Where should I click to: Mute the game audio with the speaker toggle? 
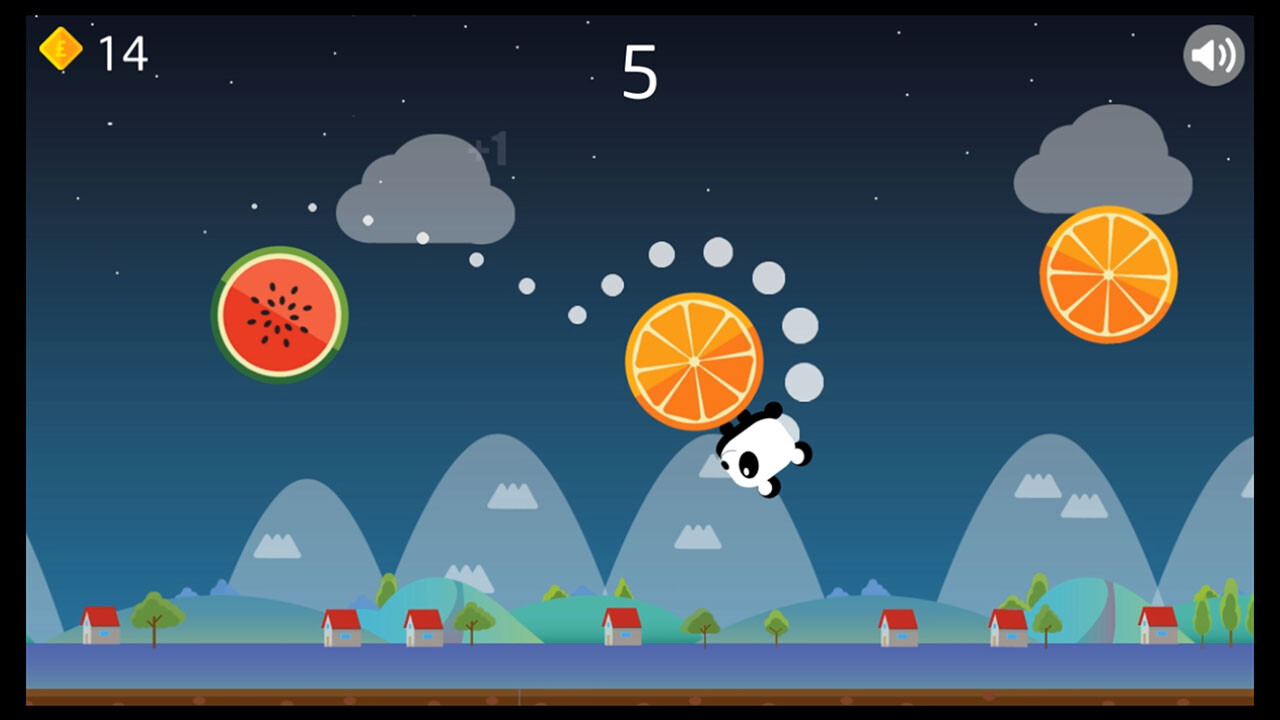pyautogui.click(x=1213, y=57)
